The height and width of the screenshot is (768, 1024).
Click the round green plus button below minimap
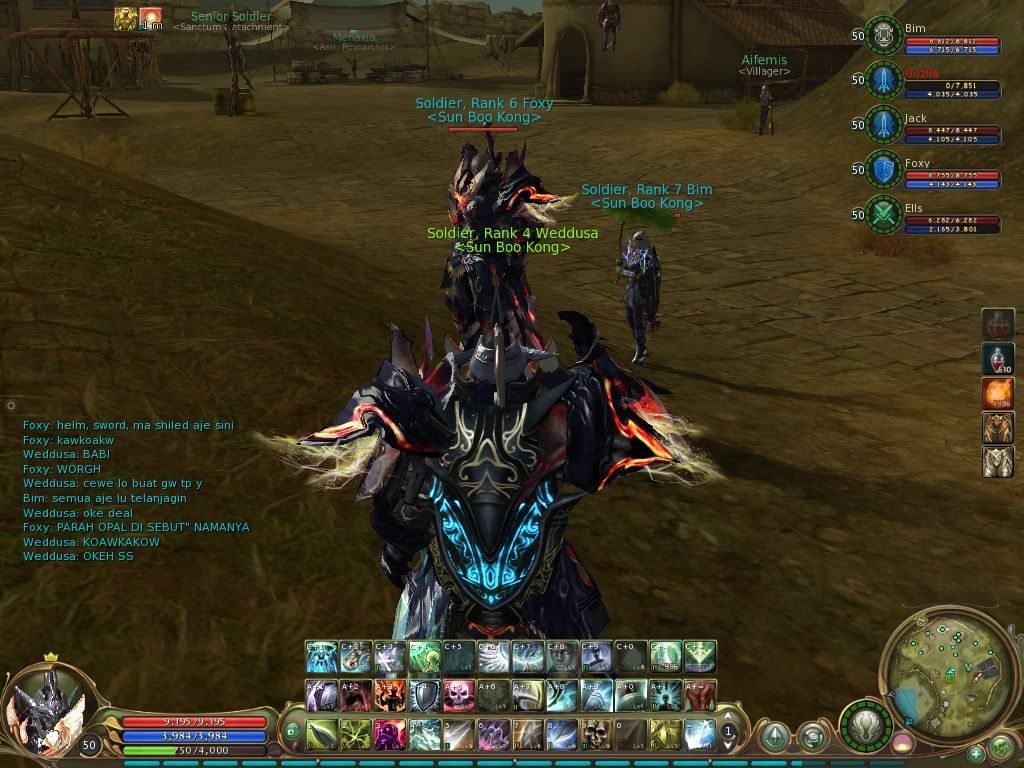click(976, 752)
